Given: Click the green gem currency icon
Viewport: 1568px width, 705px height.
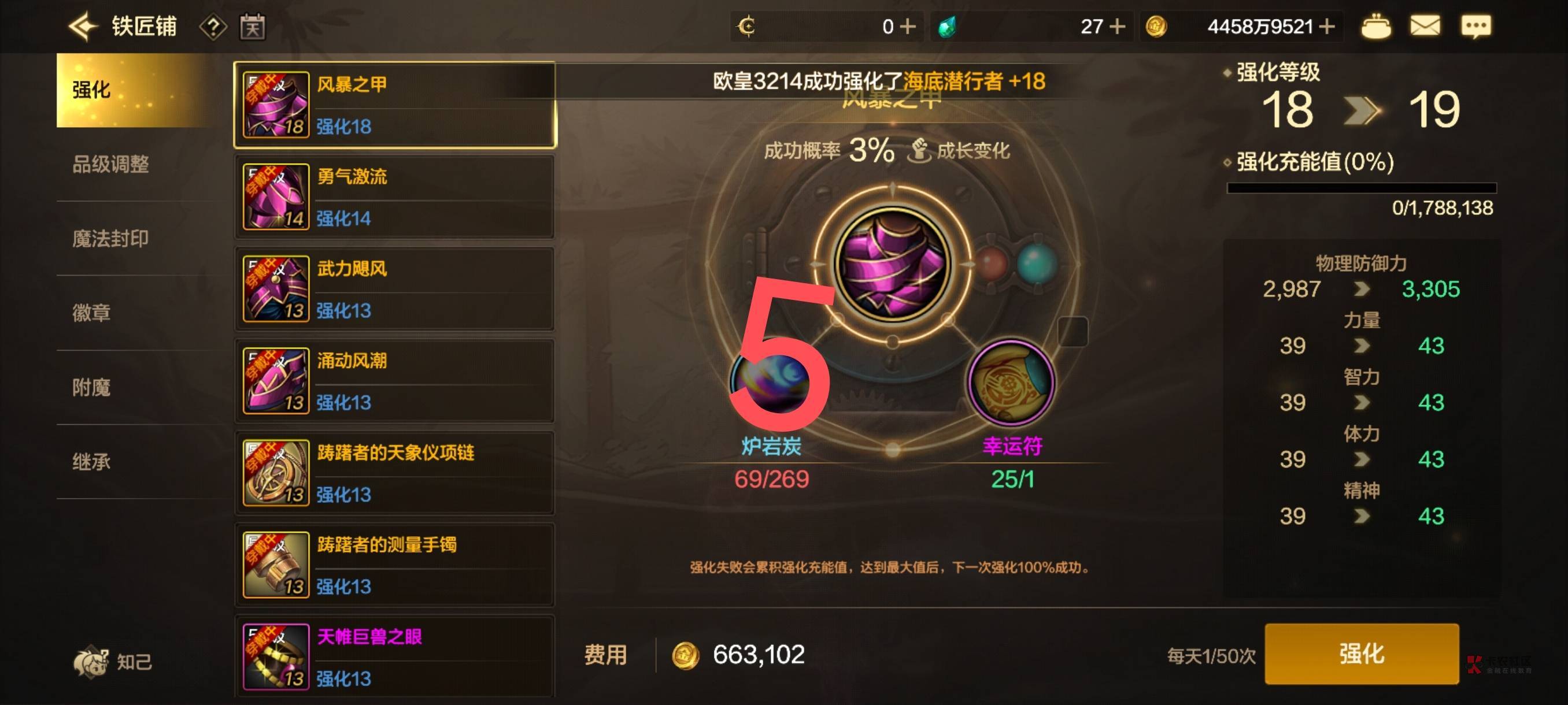Looking at the screenshot, I should (x=946, y=26).
